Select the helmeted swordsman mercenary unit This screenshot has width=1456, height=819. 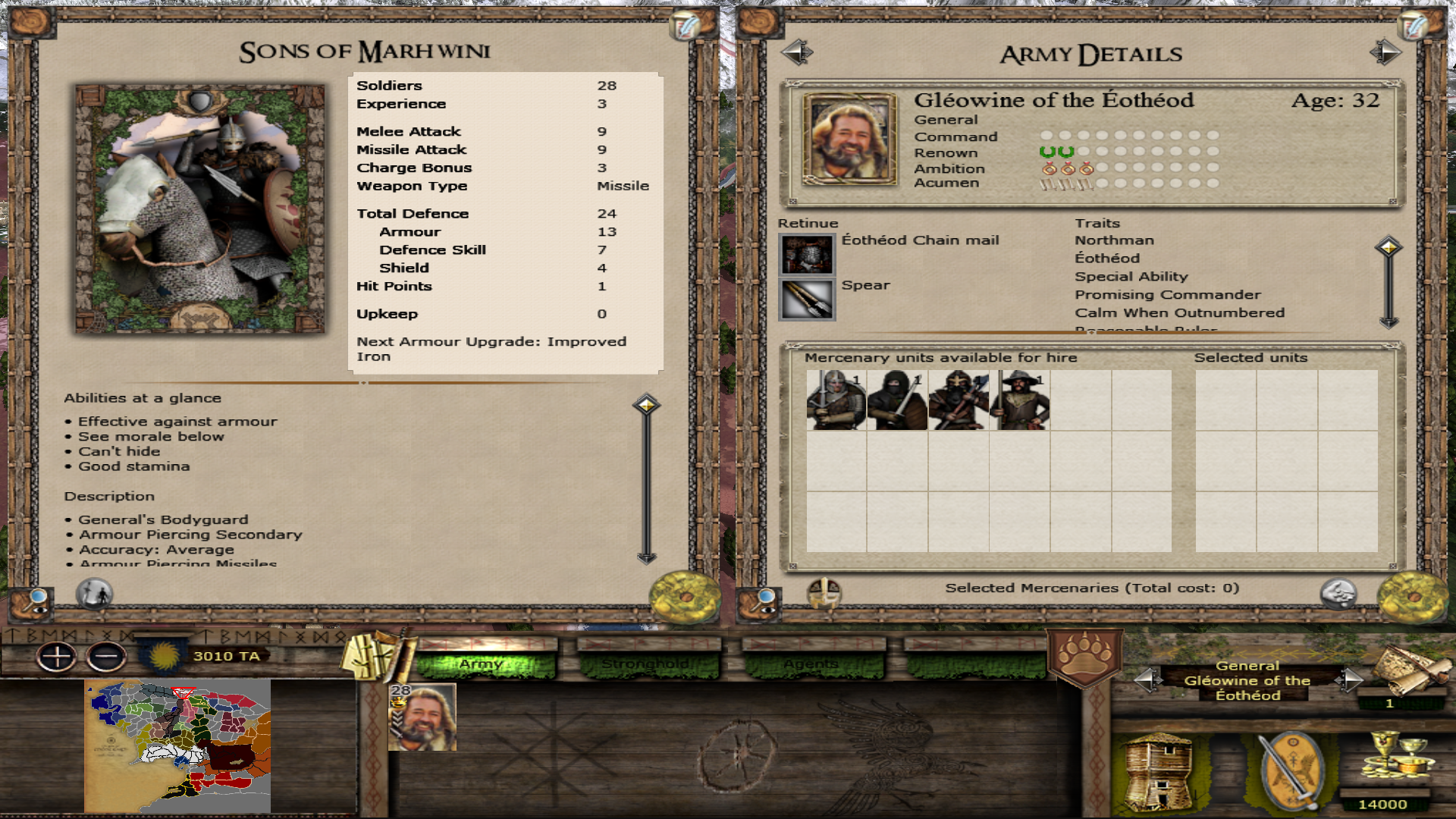tap(836, 400)
